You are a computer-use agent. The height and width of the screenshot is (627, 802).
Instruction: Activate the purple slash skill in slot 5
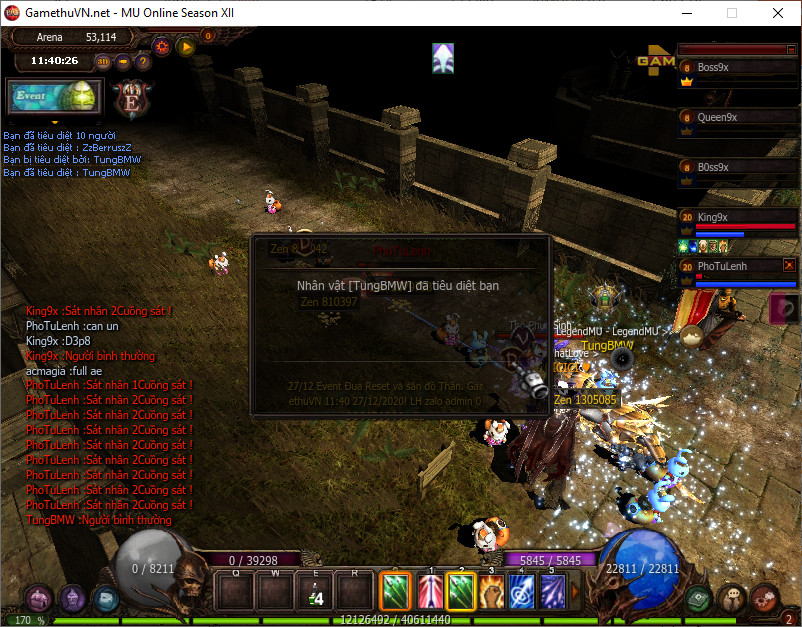[x=552, y=592]
